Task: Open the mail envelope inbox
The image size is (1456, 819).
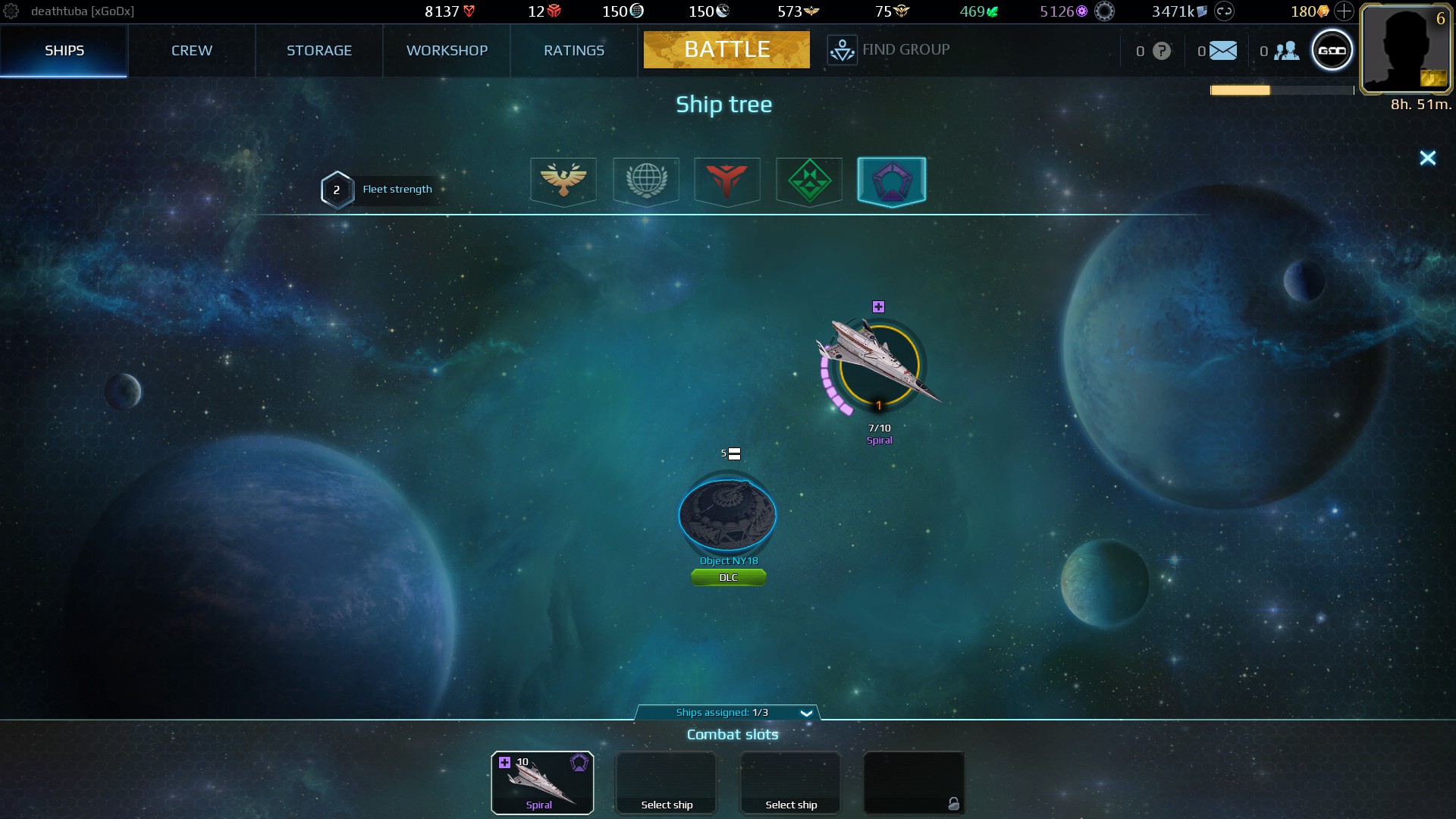Action: point(1222,51)
